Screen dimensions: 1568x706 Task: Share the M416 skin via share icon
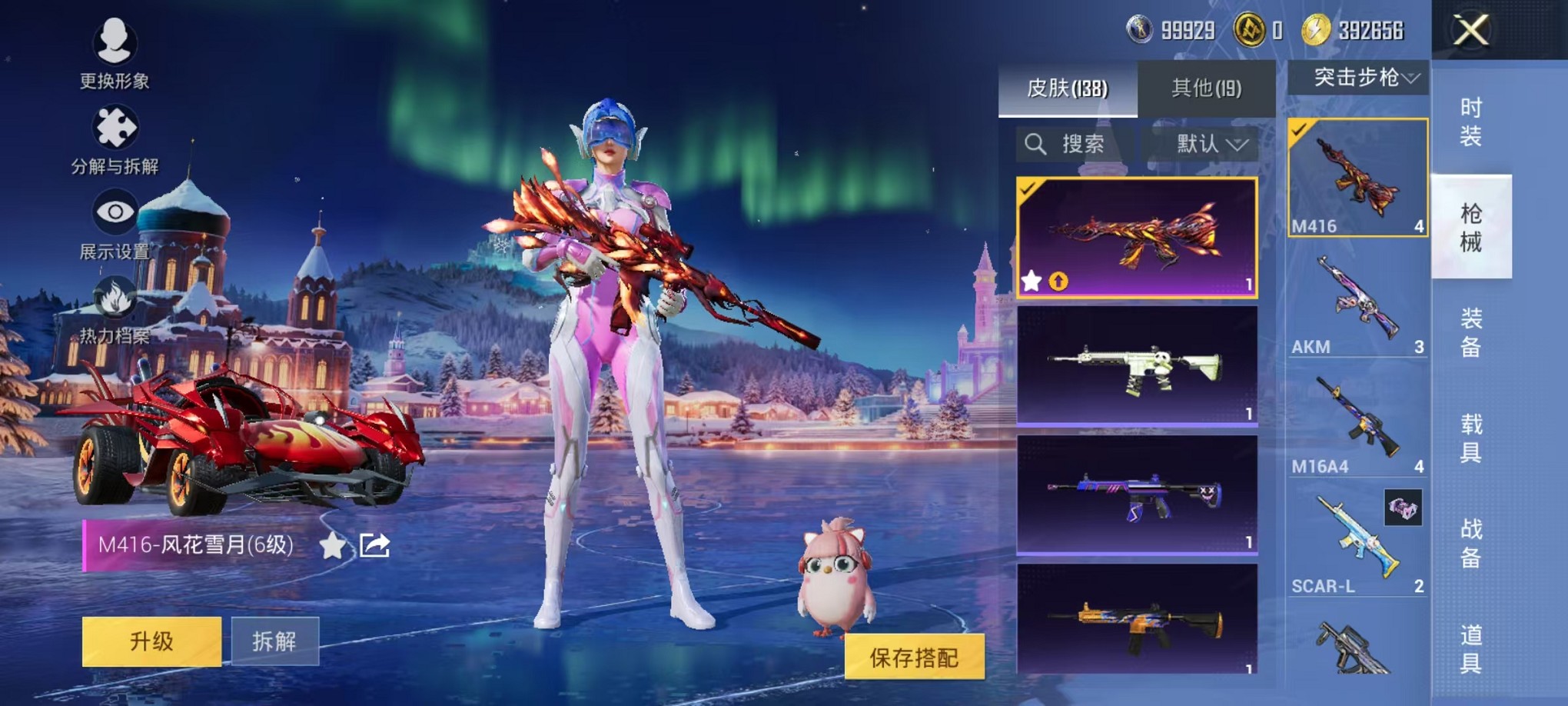[374, 545]
